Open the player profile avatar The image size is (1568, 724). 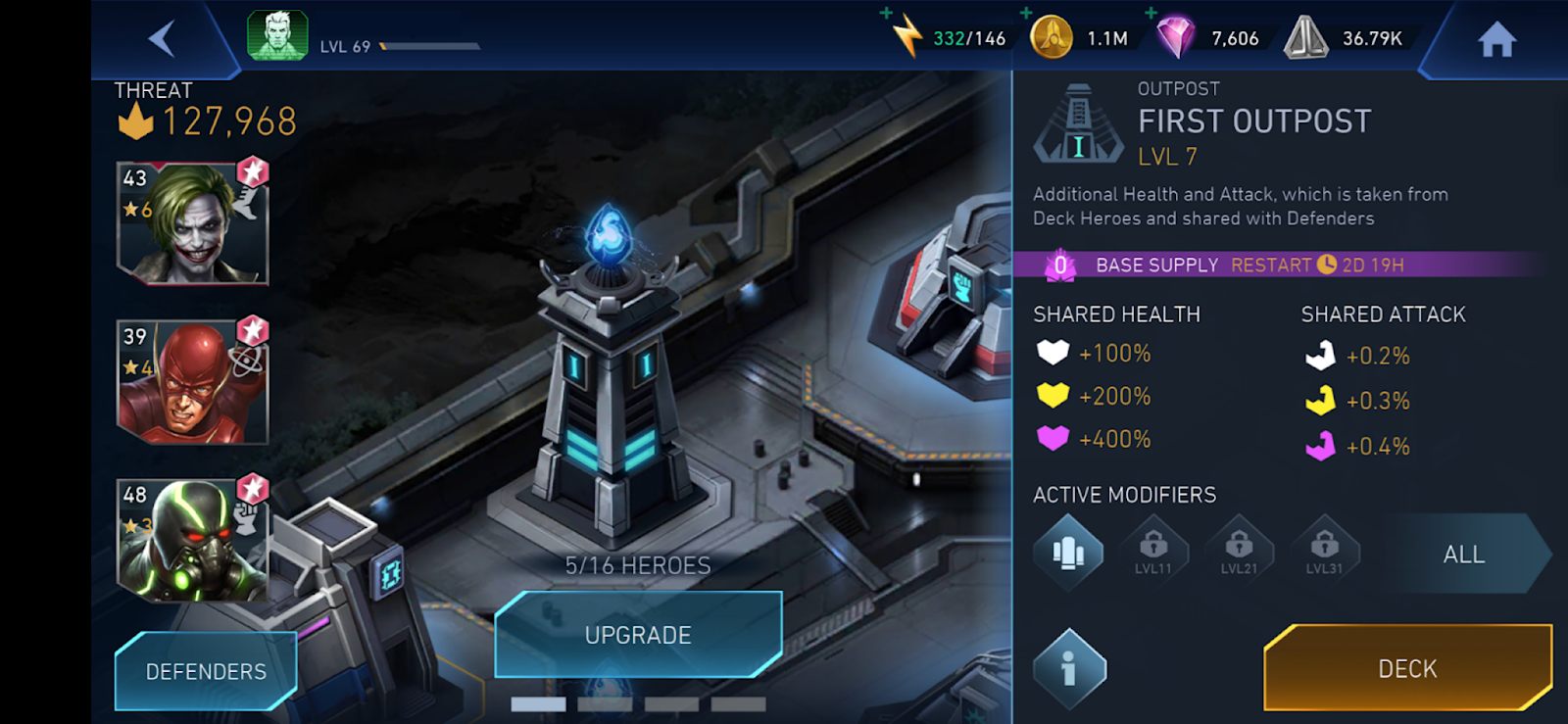click(277, 36)
